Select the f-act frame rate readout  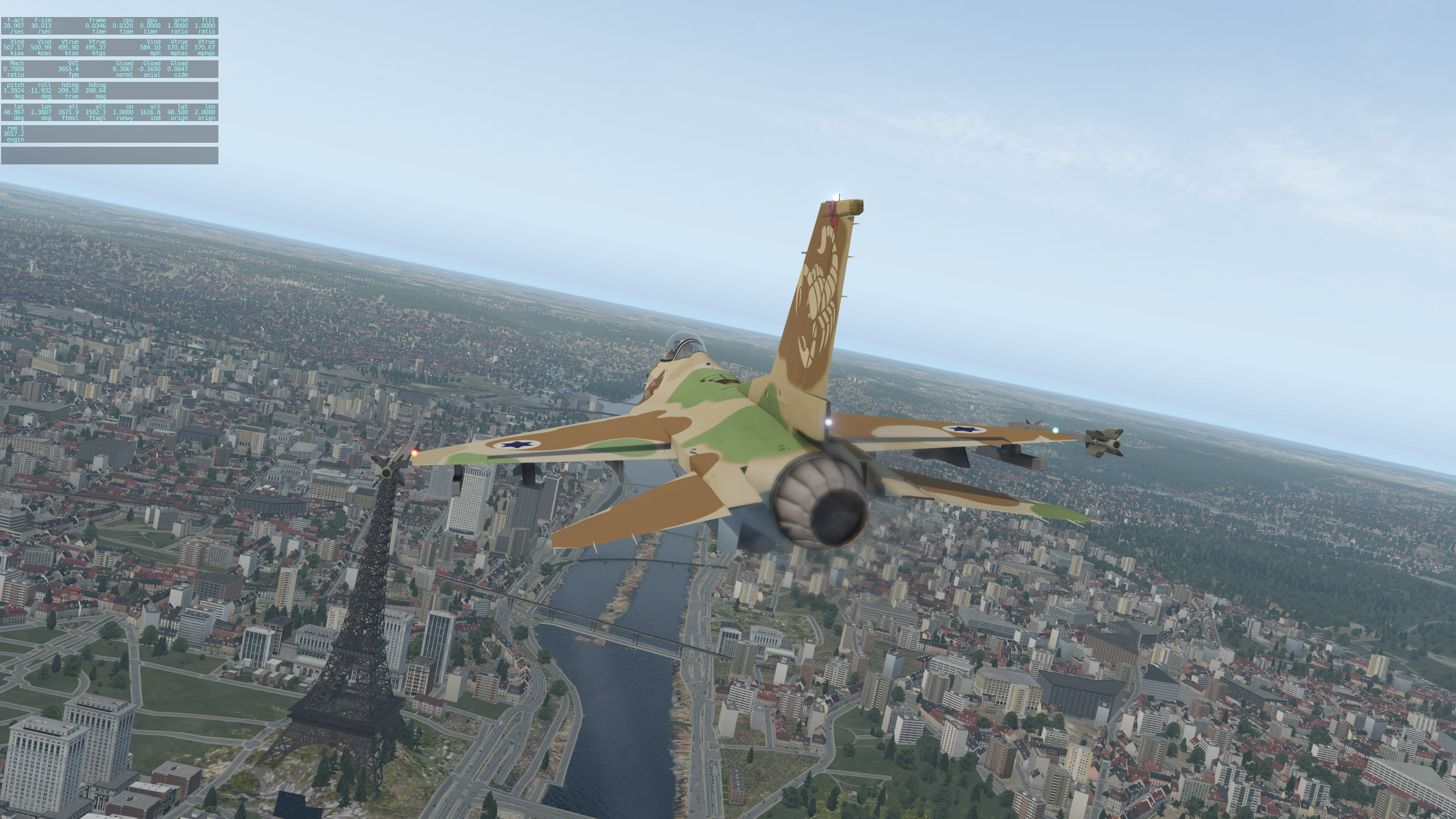(x=14, y=26)
